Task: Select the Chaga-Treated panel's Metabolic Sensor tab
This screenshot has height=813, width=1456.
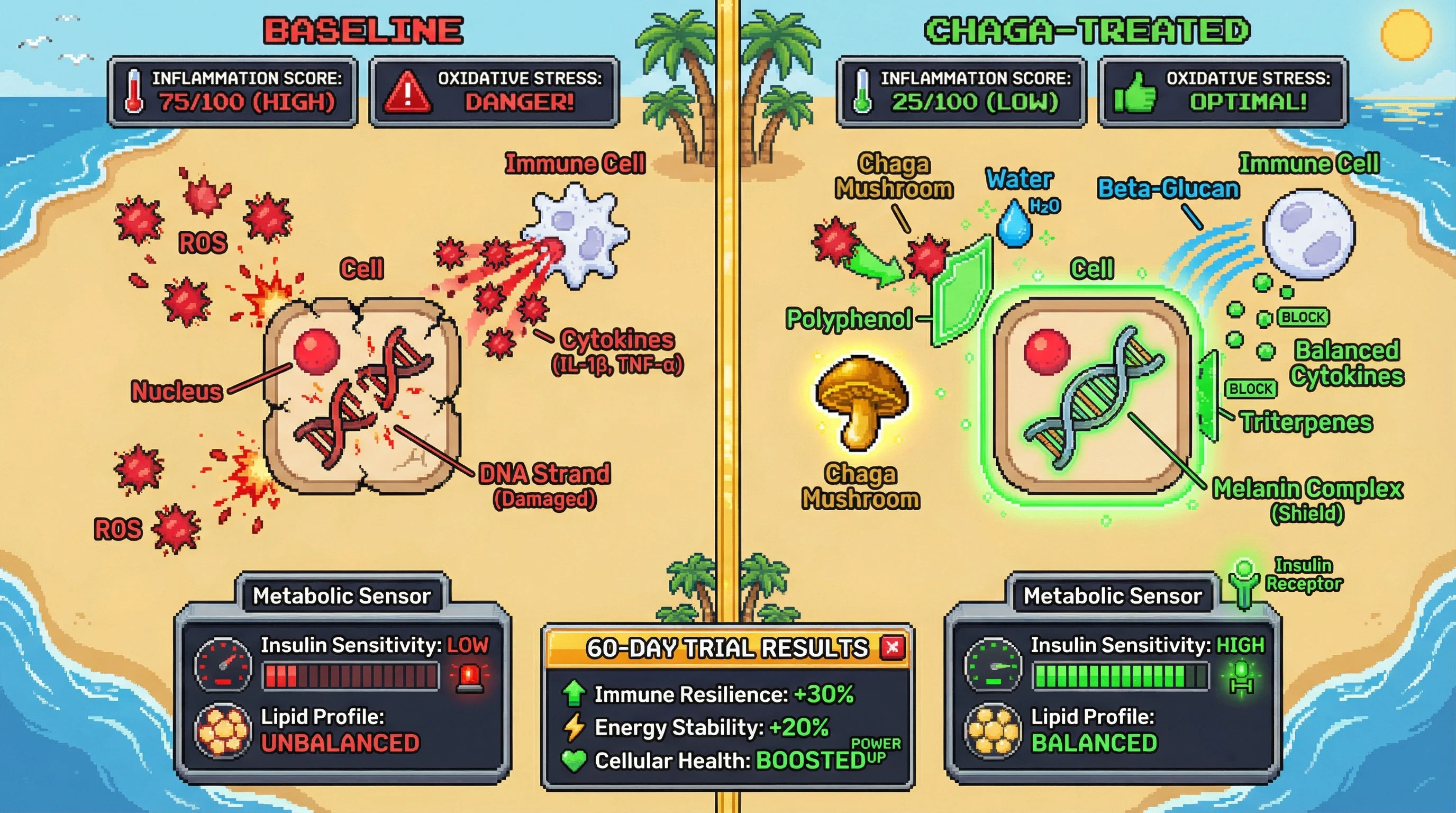Action: pyautogui.click(x=1112, y=595)
